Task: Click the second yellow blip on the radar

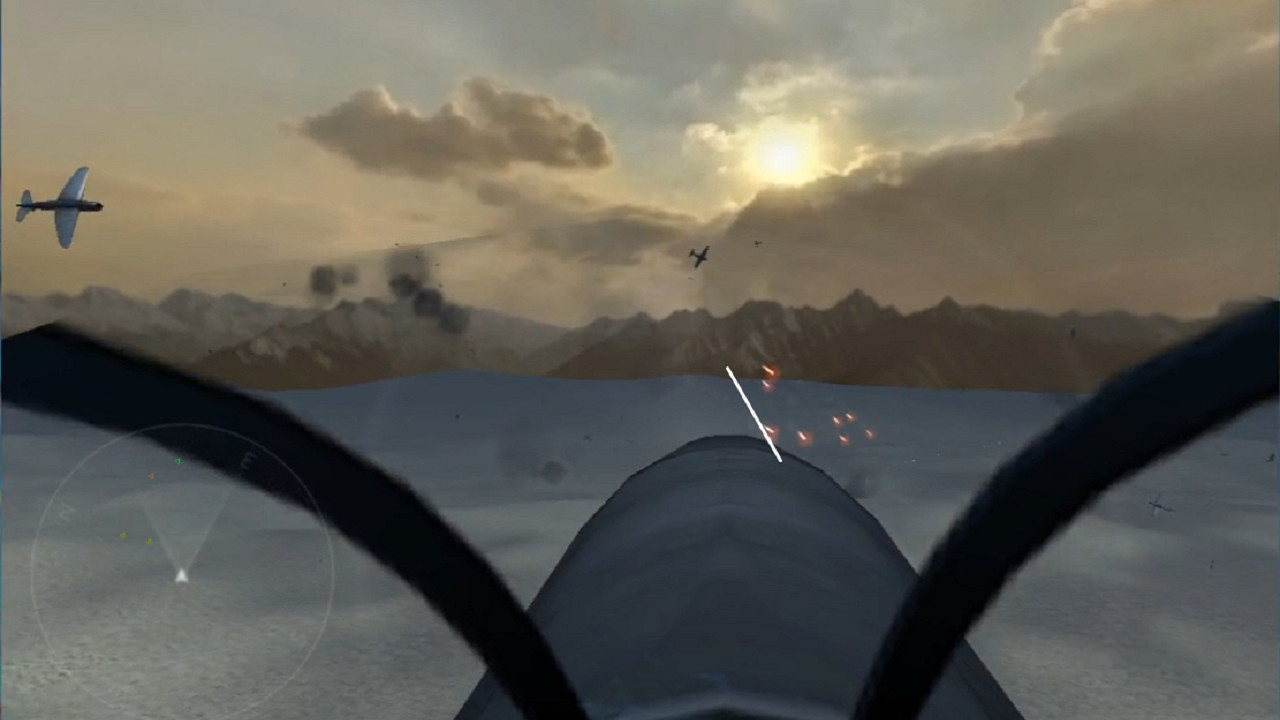Action: (148, 541)
